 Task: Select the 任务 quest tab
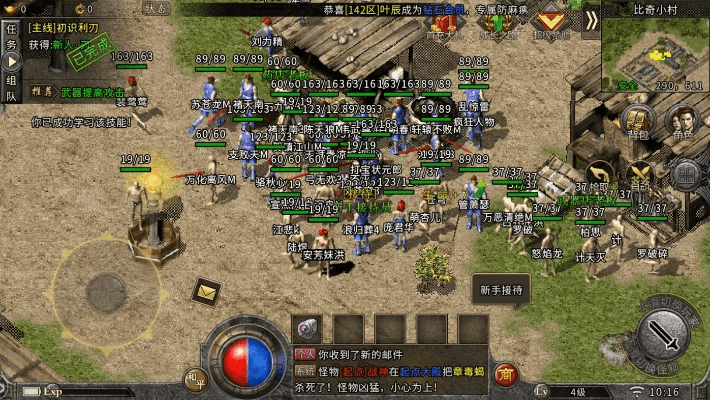pyautogui.click(x=12, y=37)
